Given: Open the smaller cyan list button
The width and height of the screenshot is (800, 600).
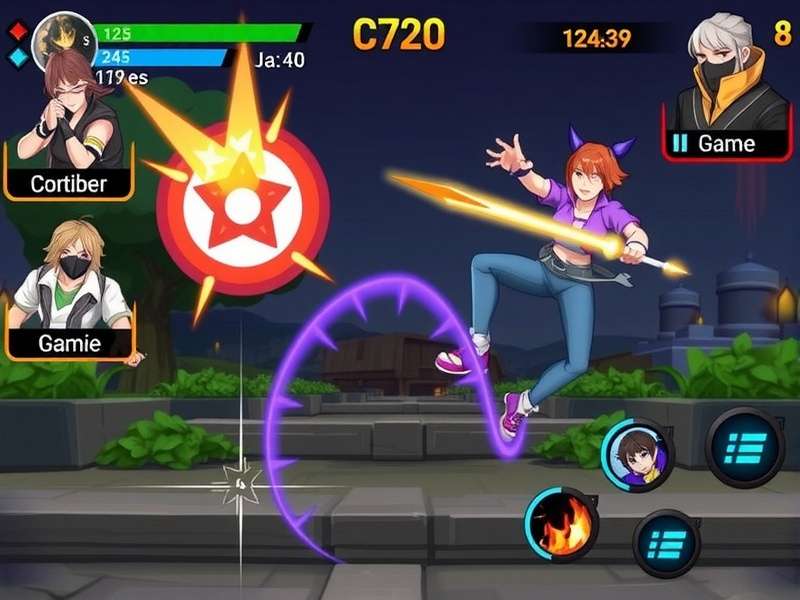Looking at the screenshot, I should coord(667,543).
